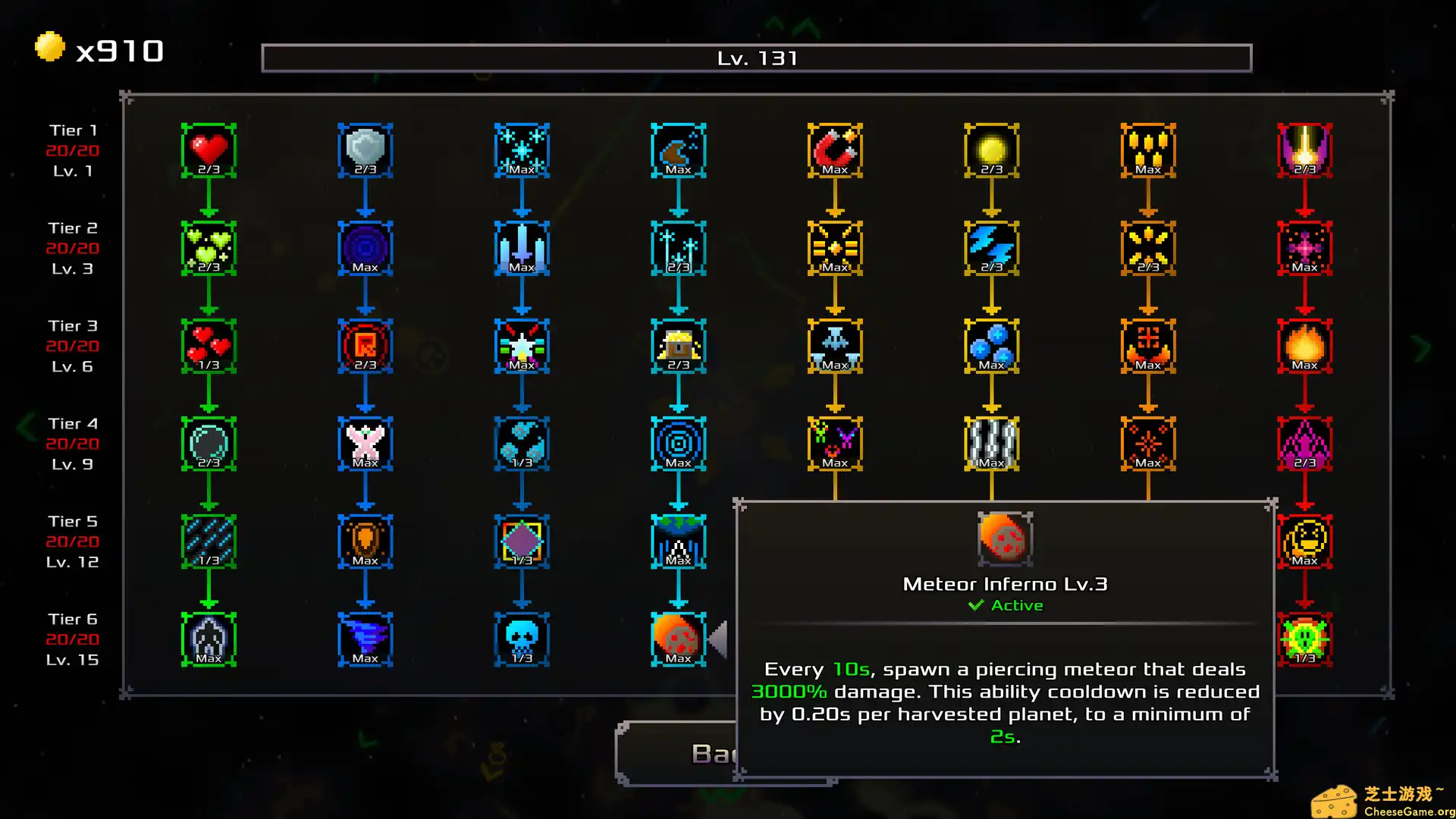Viewport: 1456px width, 819px height.
Task: Select the grey ghost hood skill
Action: pos(209,639)
